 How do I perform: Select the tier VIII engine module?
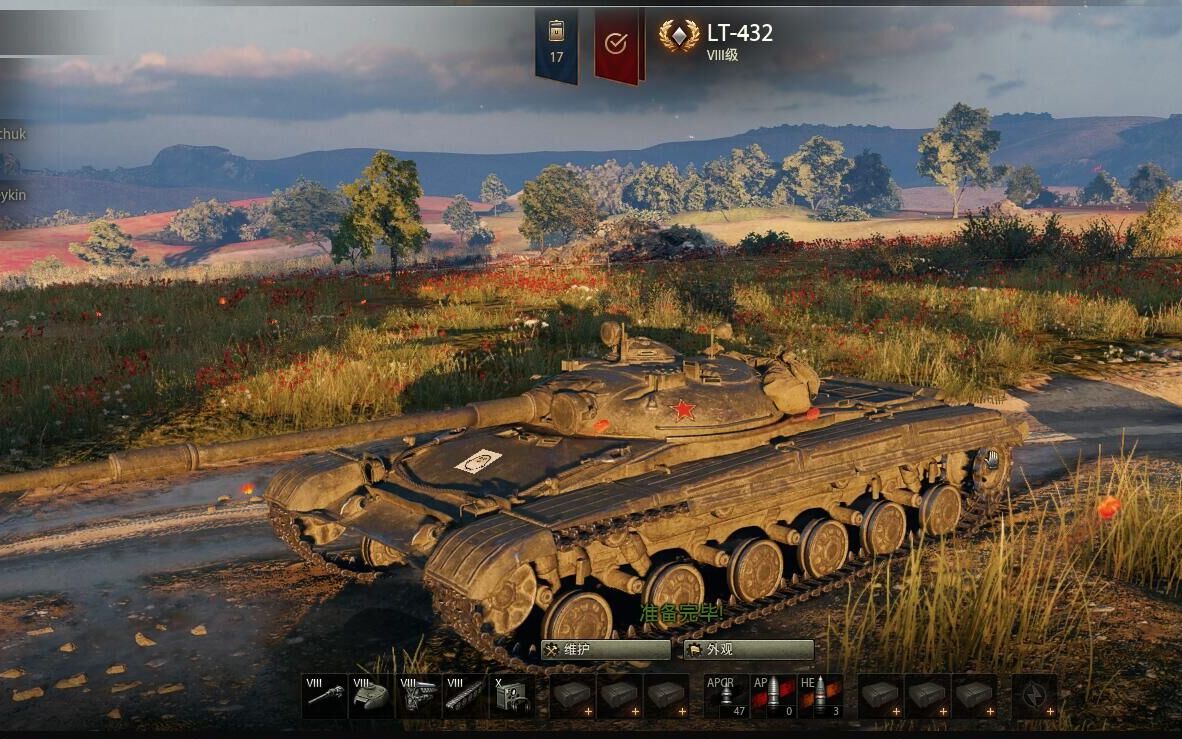(419, 696)
